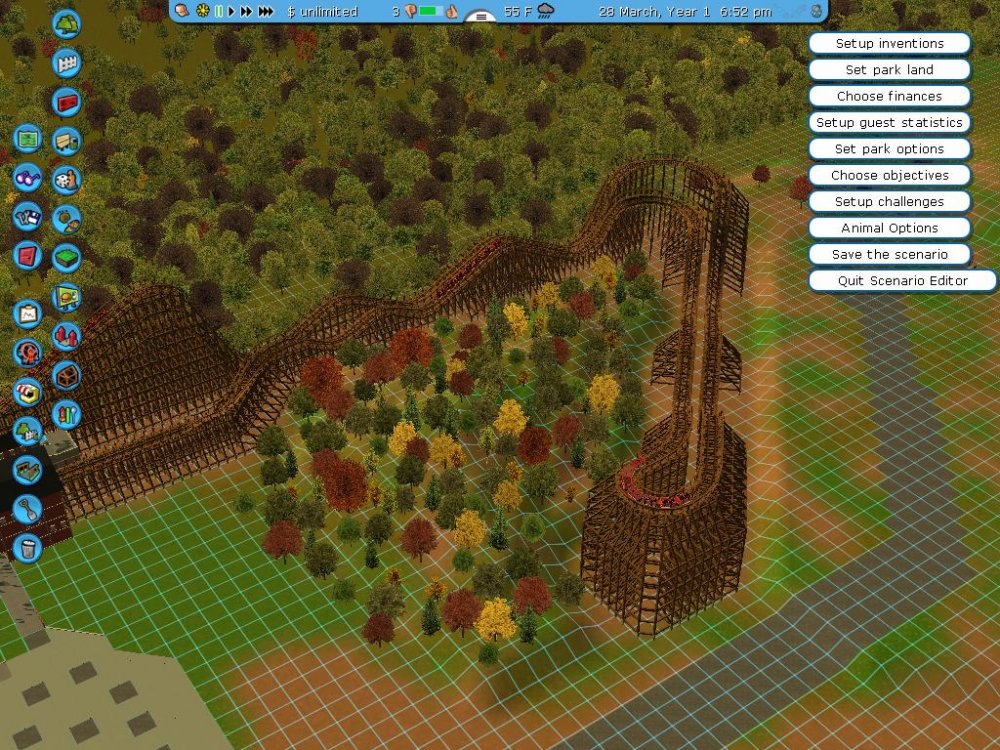Show the Animal Options panel

tap(889, 228)
